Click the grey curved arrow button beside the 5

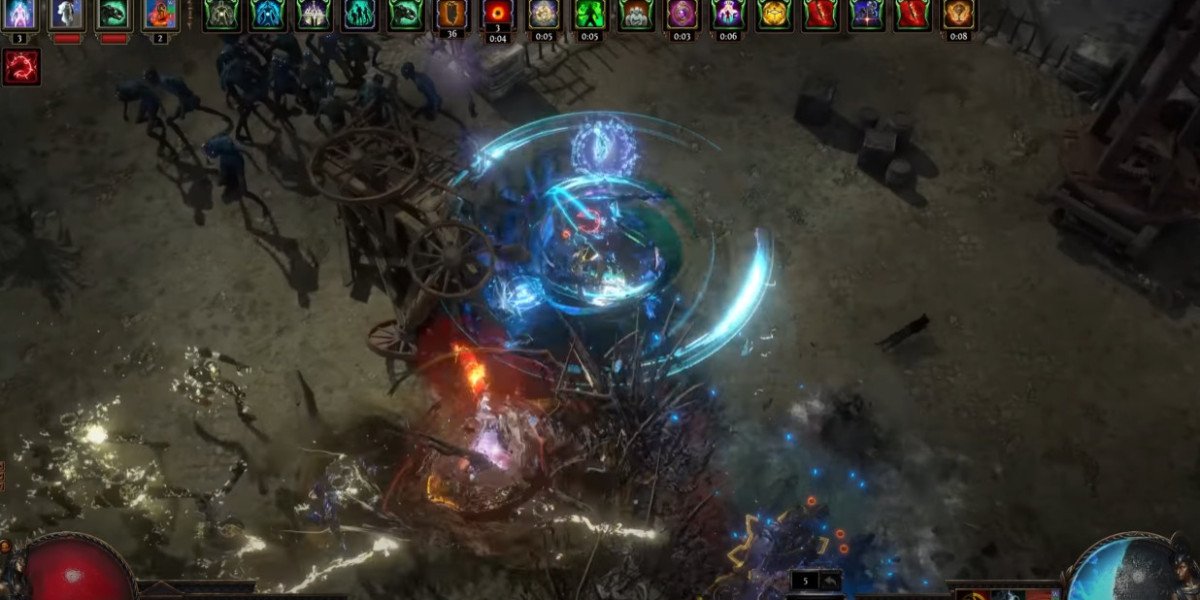pyautogui.click(x=829, y=580)
